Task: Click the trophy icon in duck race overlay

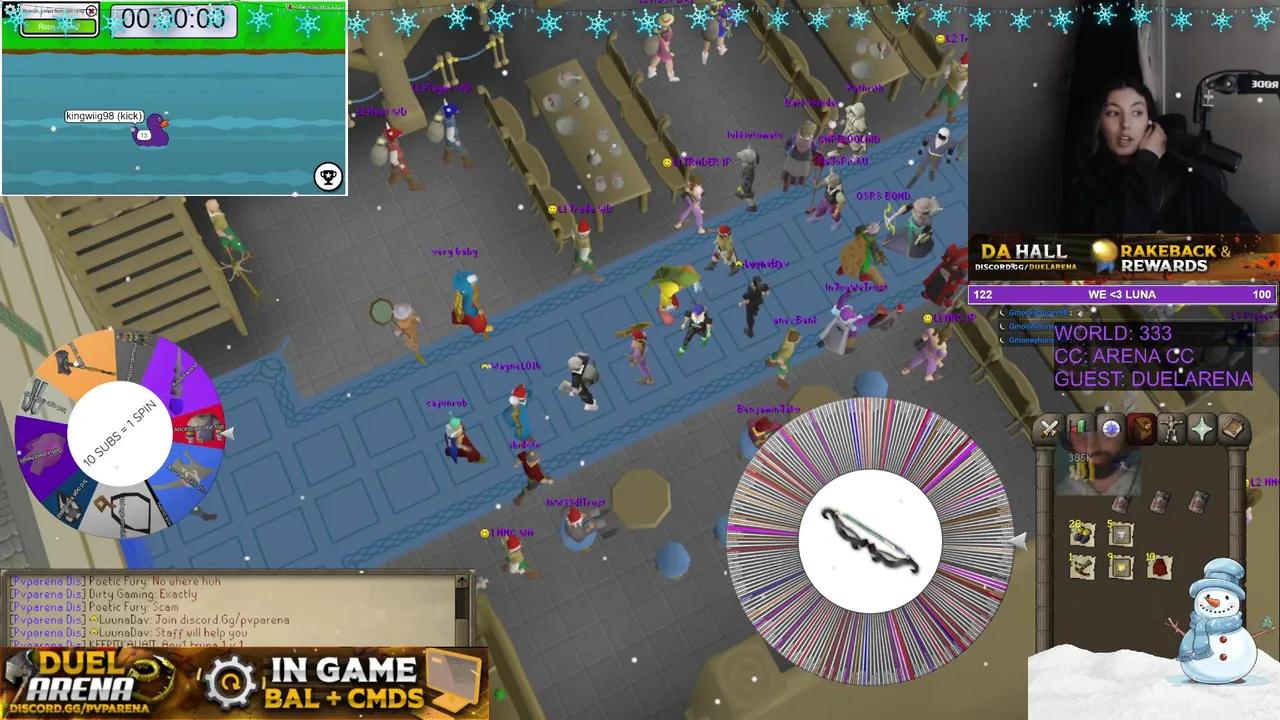Action: [x=327, y=177]
